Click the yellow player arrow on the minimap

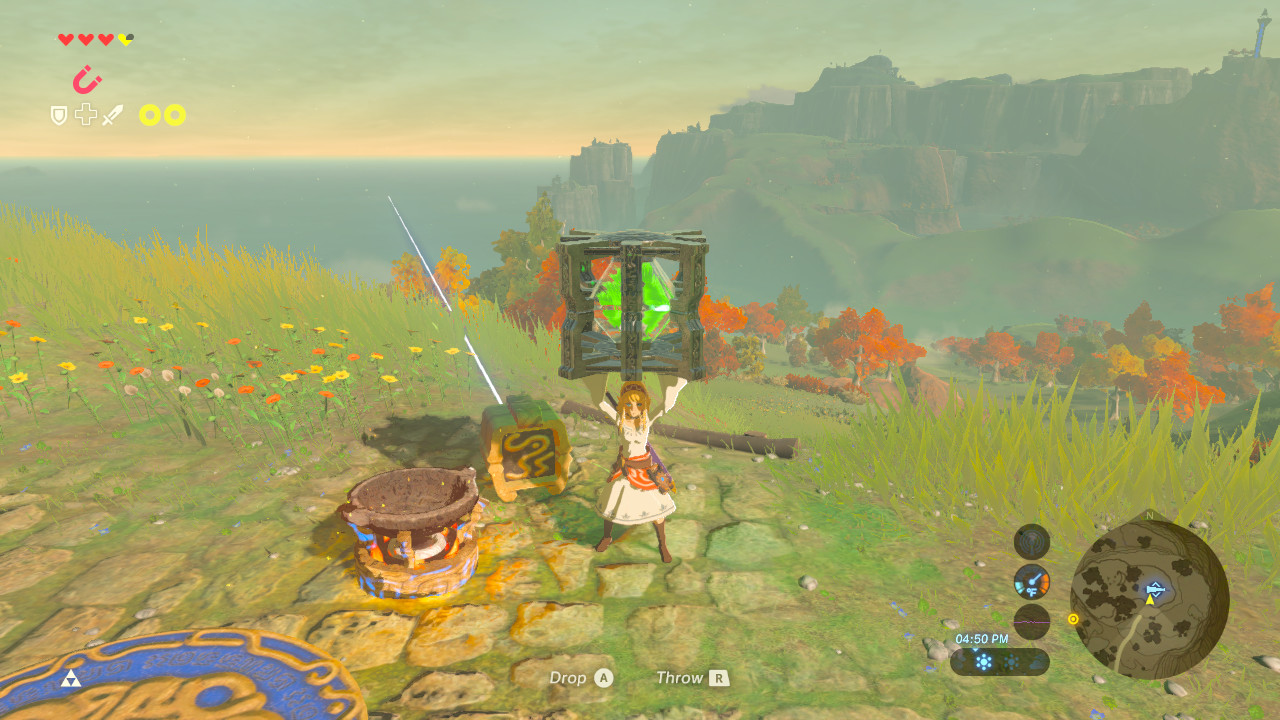[x=1150, y=600]
